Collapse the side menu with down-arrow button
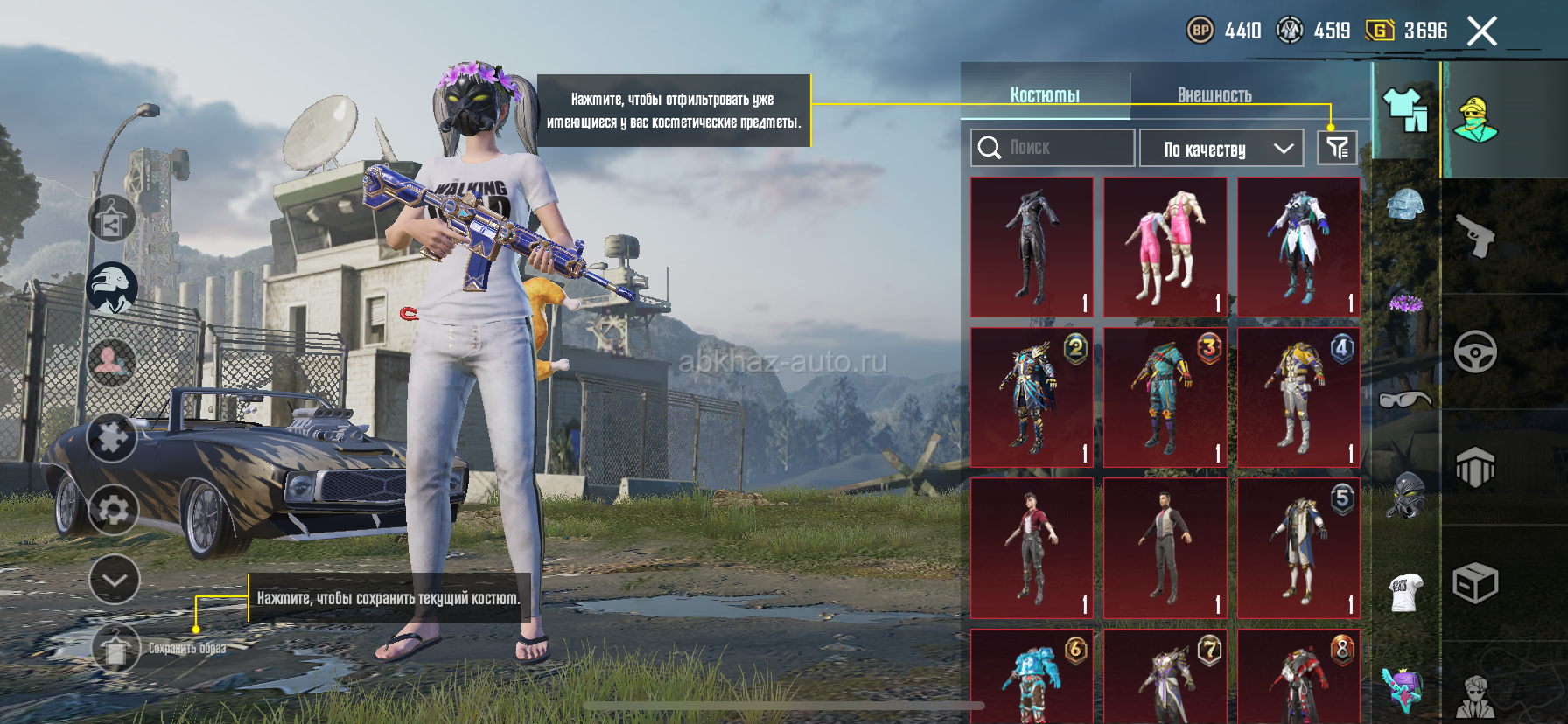 [114, 579]
